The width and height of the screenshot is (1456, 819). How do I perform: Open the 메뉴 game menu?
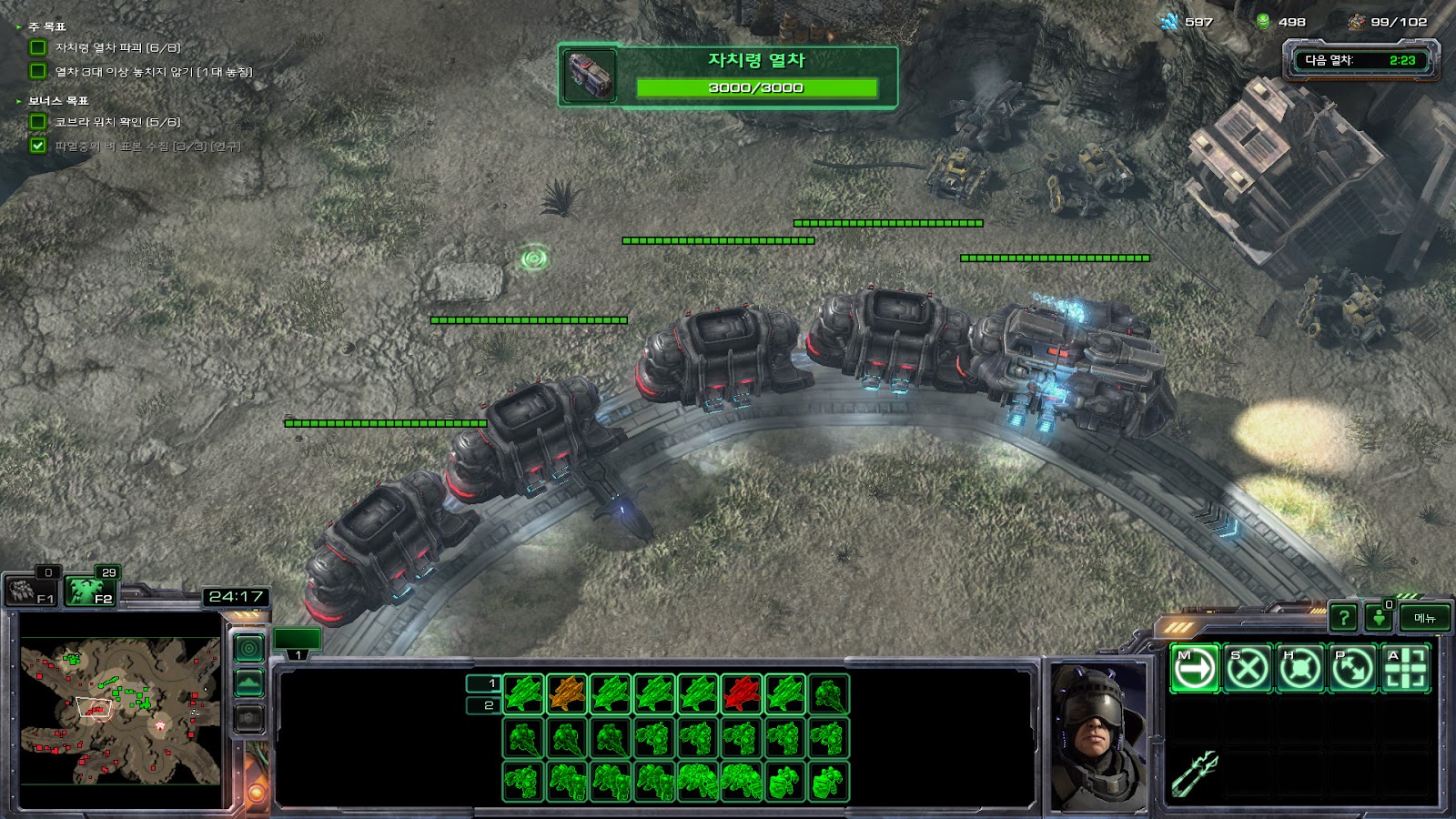coord(1425,618)
